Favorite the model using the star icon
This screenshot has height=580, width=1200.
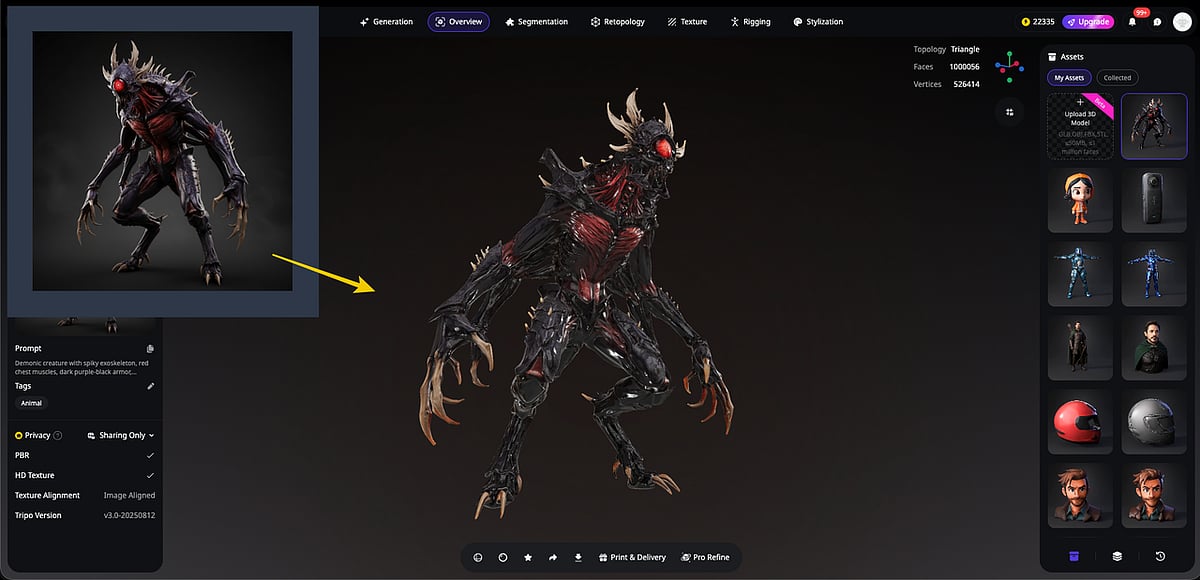pos(528,557)
